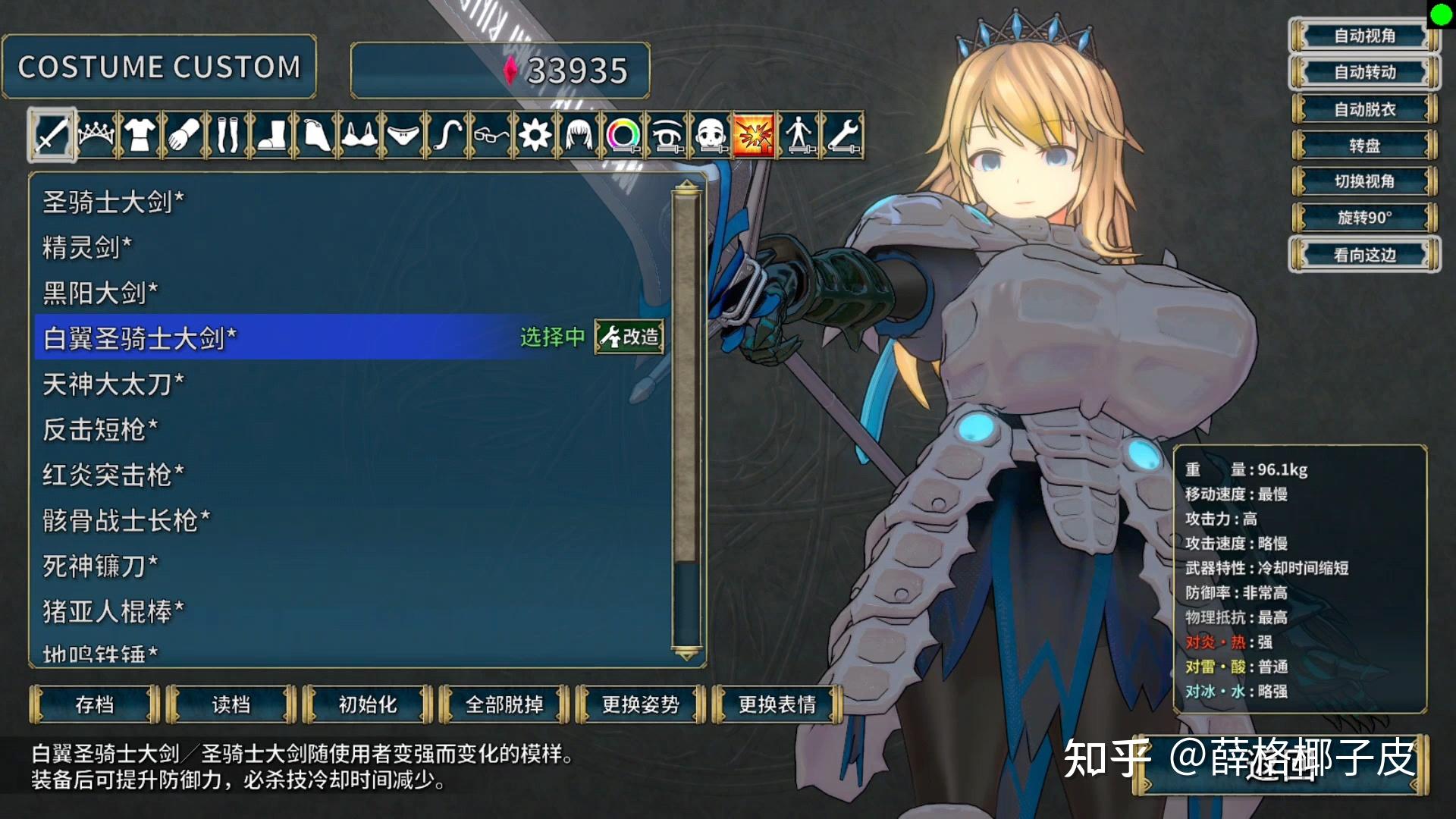Select the wrench settings tab

point(843,135)
